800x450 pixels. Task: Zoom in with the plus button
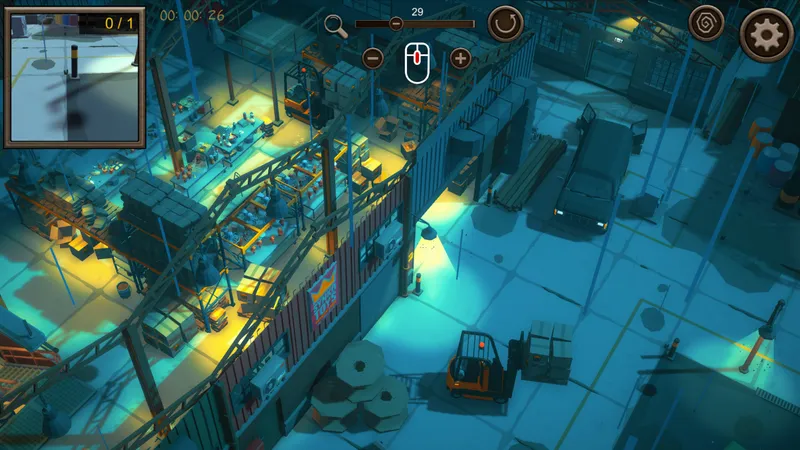[x=461, y=58]
